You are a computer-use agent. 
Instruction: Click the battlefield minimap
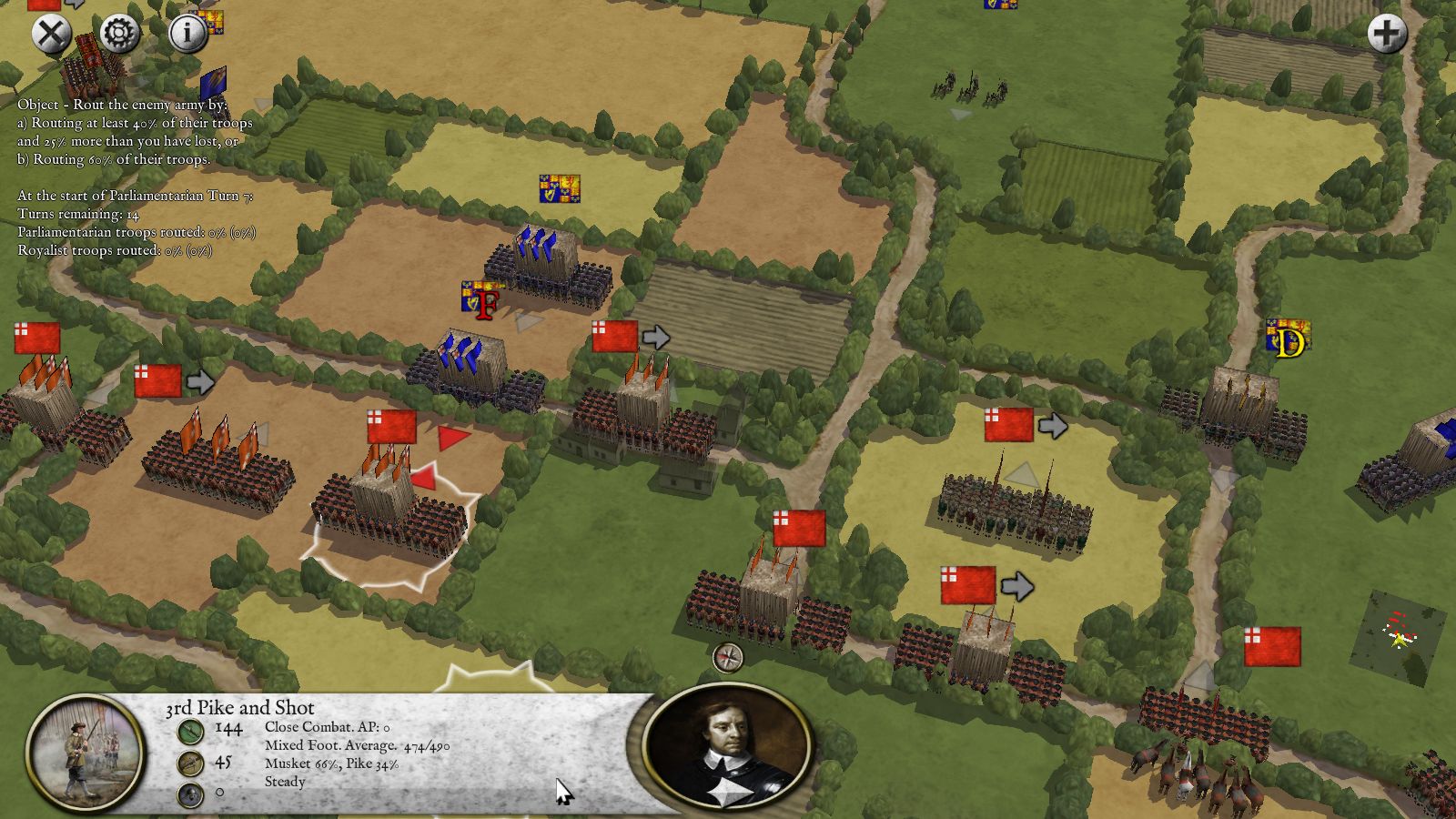click(x=1398, y=637)
